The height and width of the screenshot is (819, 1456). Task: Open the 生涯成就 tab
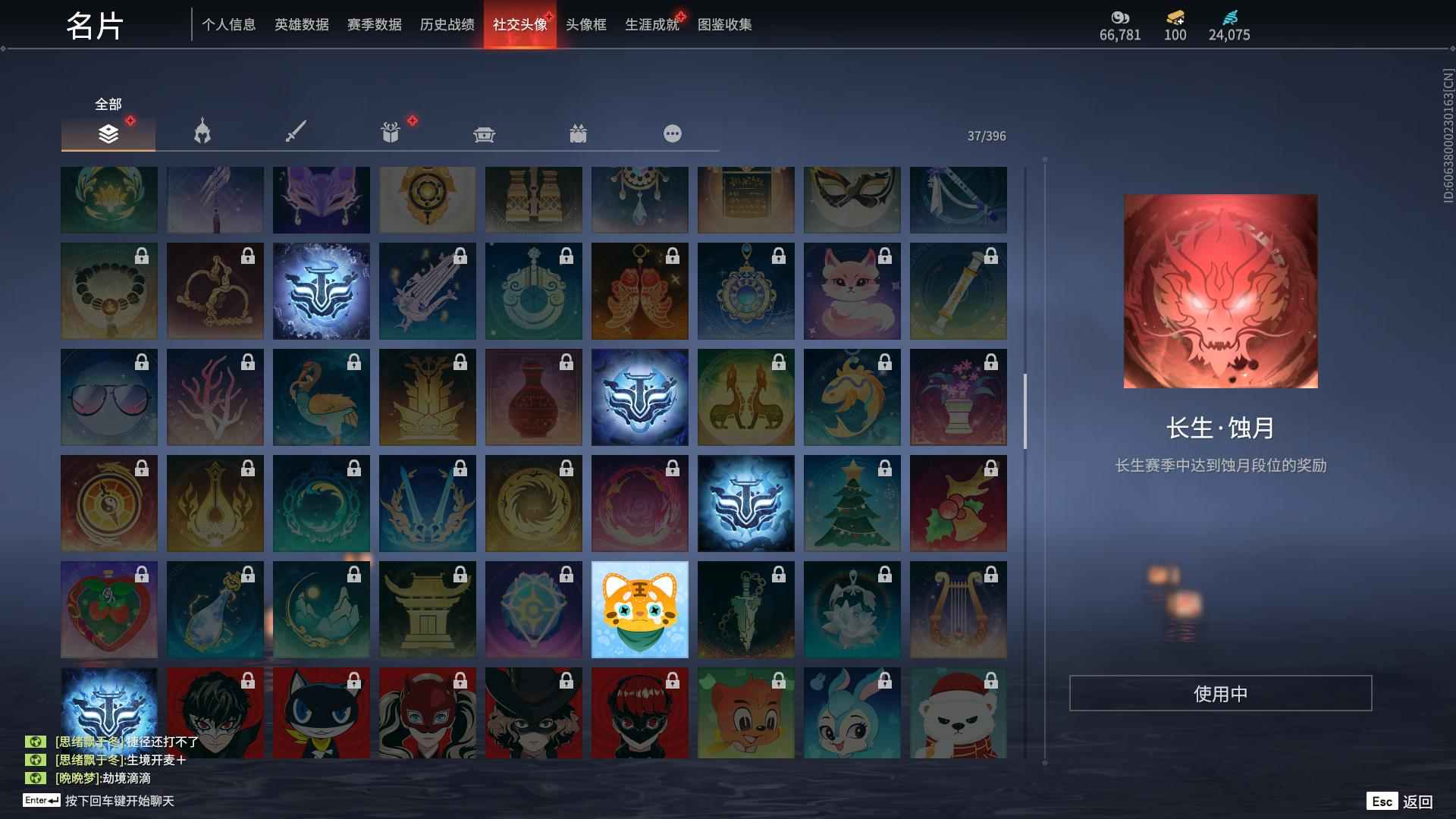click(x=651, y=24)
